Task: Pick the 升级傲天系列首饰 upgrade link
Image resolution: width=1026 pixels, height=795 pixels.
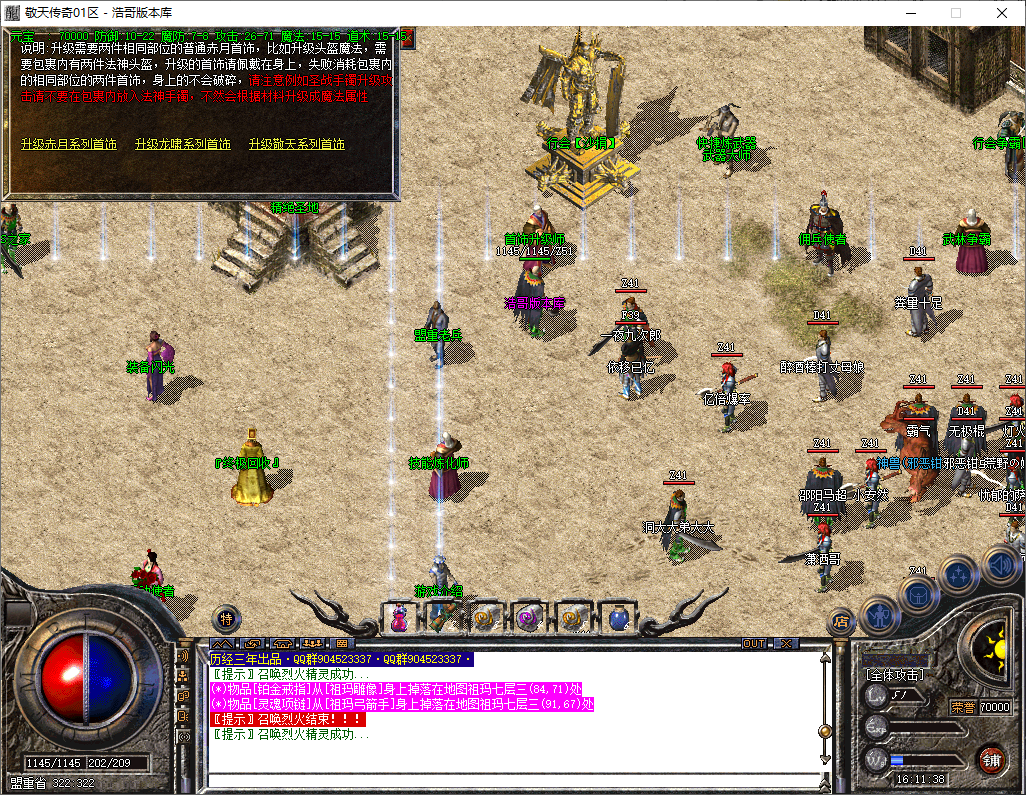Action: click(297, 144)
